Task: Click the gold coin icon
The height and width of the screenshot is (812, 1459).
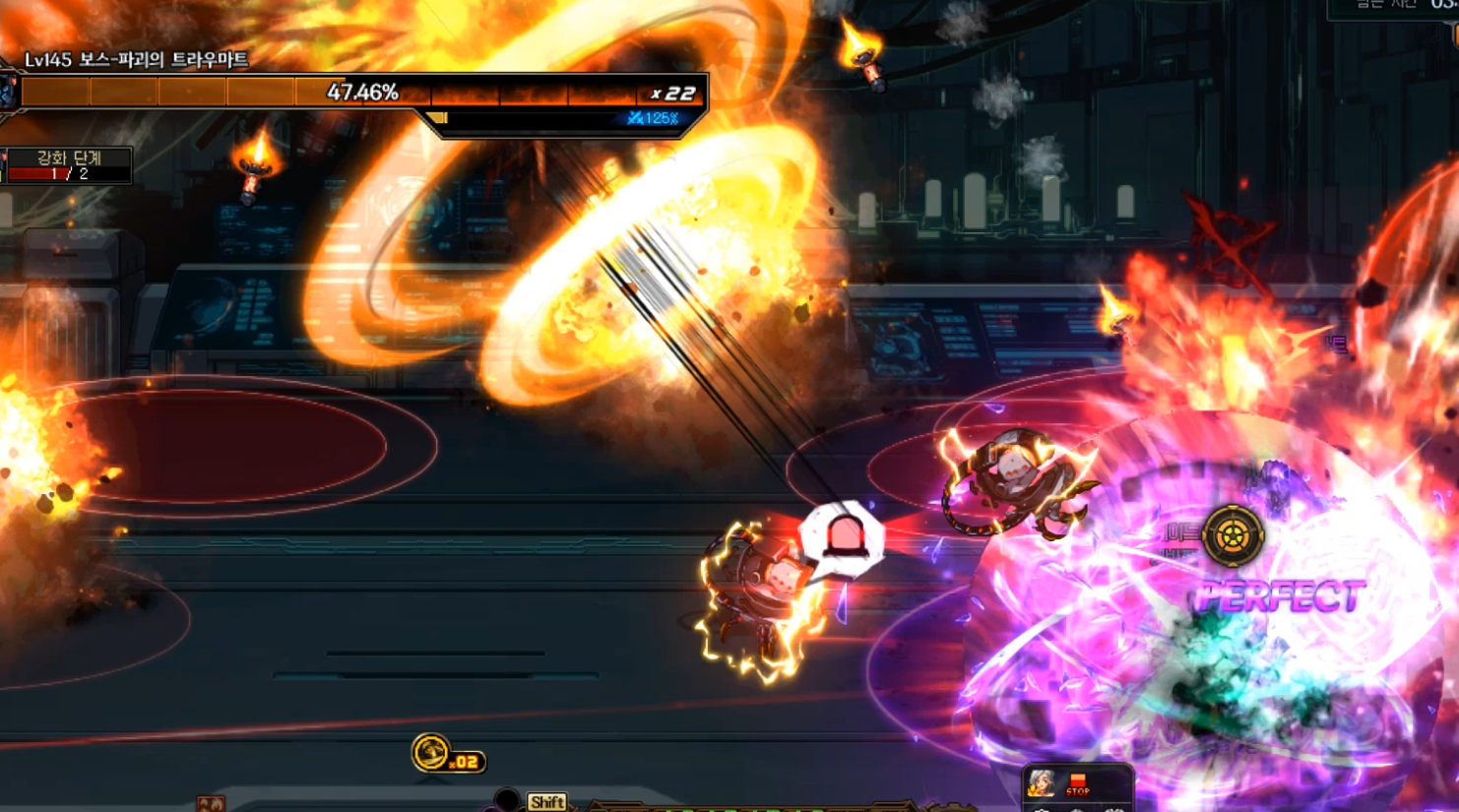Action: pos(430,754)
